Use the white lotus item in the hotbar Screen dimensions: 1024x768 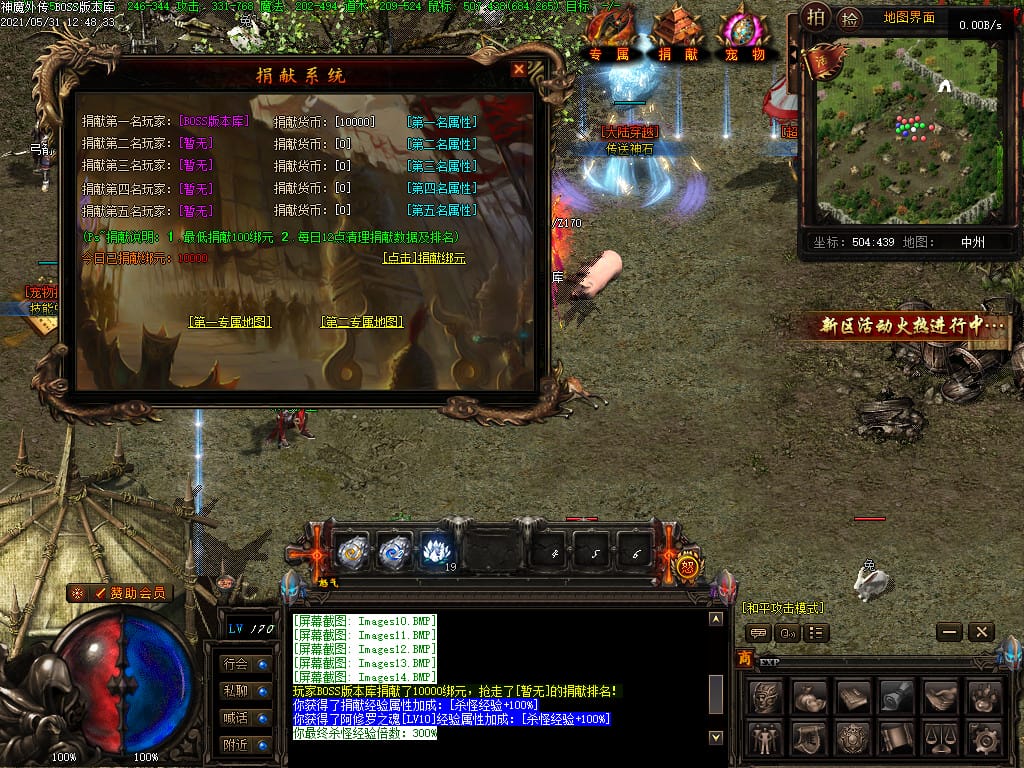pos(437,550)
